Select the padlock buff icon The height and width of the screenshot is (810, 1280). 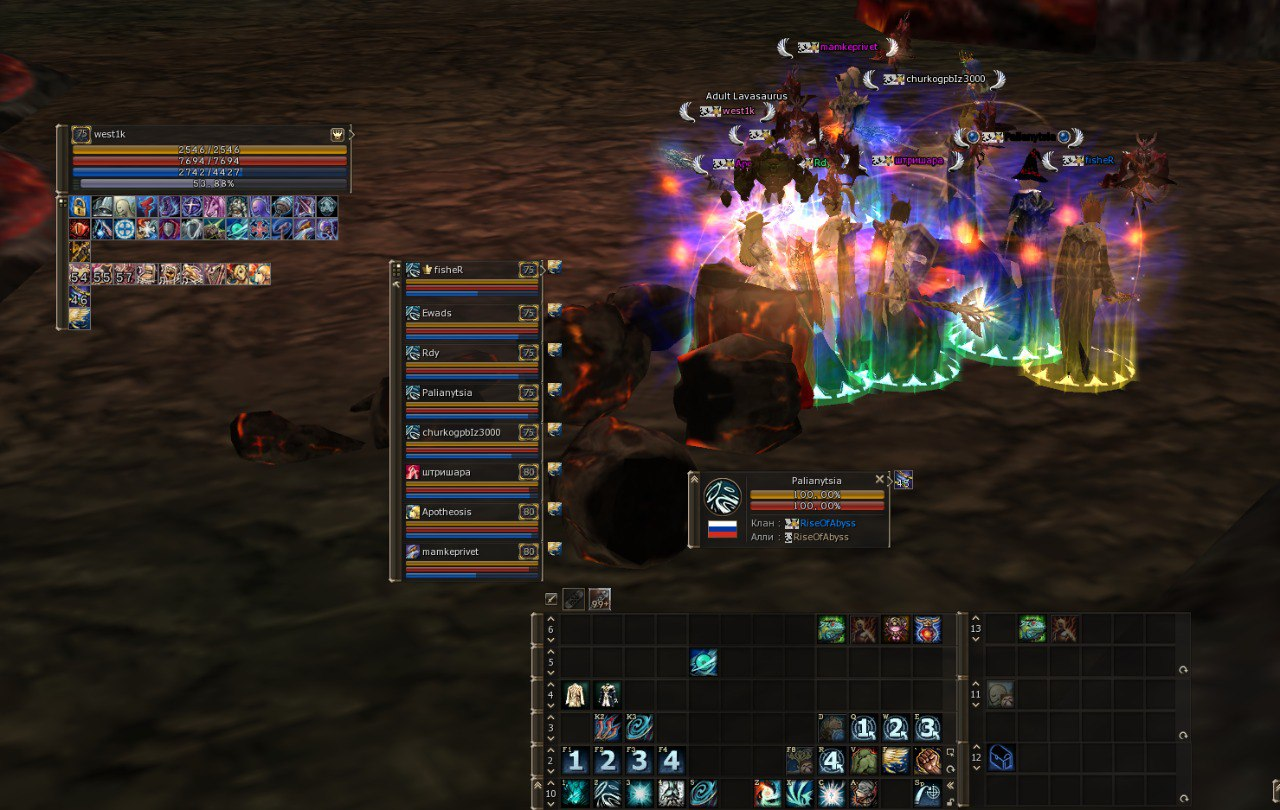tap(80, 207)
